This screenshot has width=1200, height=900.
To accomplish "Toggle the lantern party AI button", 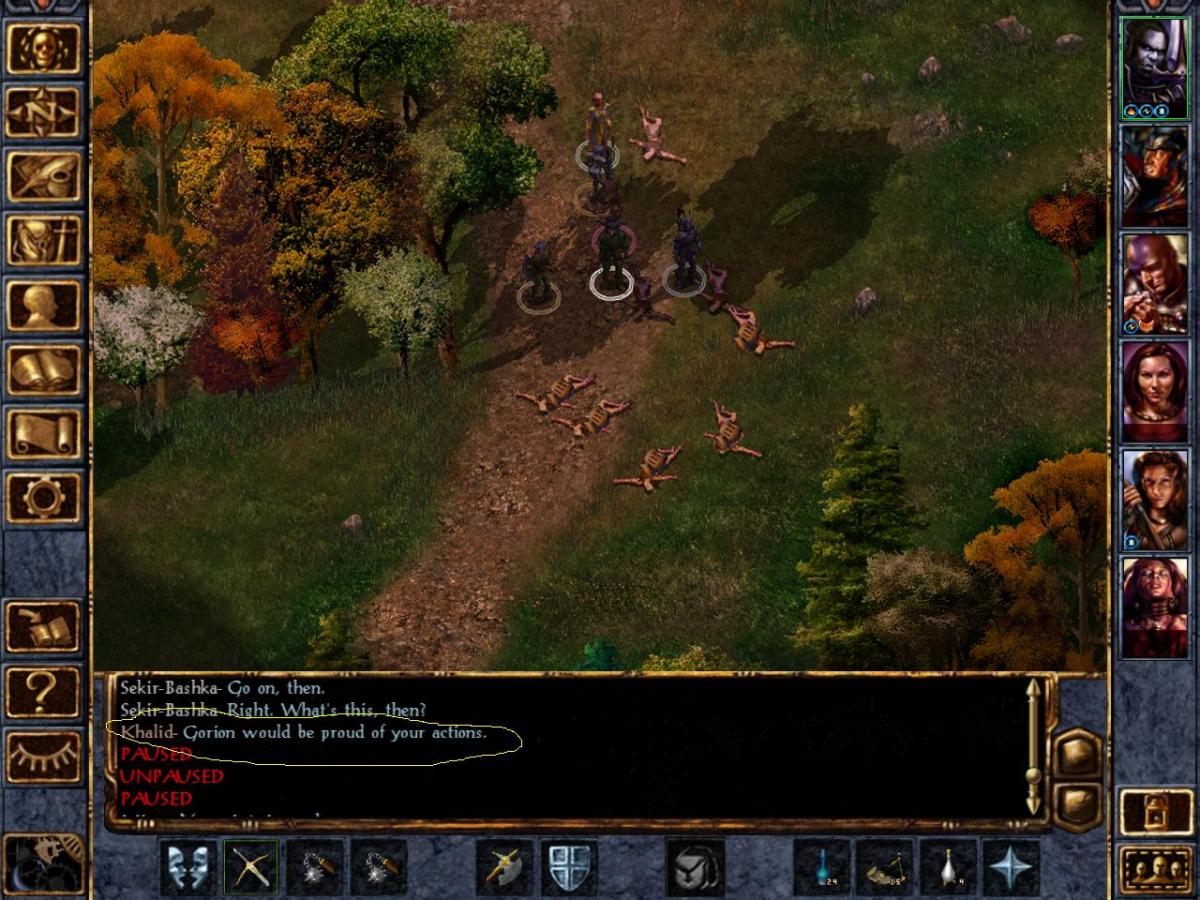I will (1156, 810).
